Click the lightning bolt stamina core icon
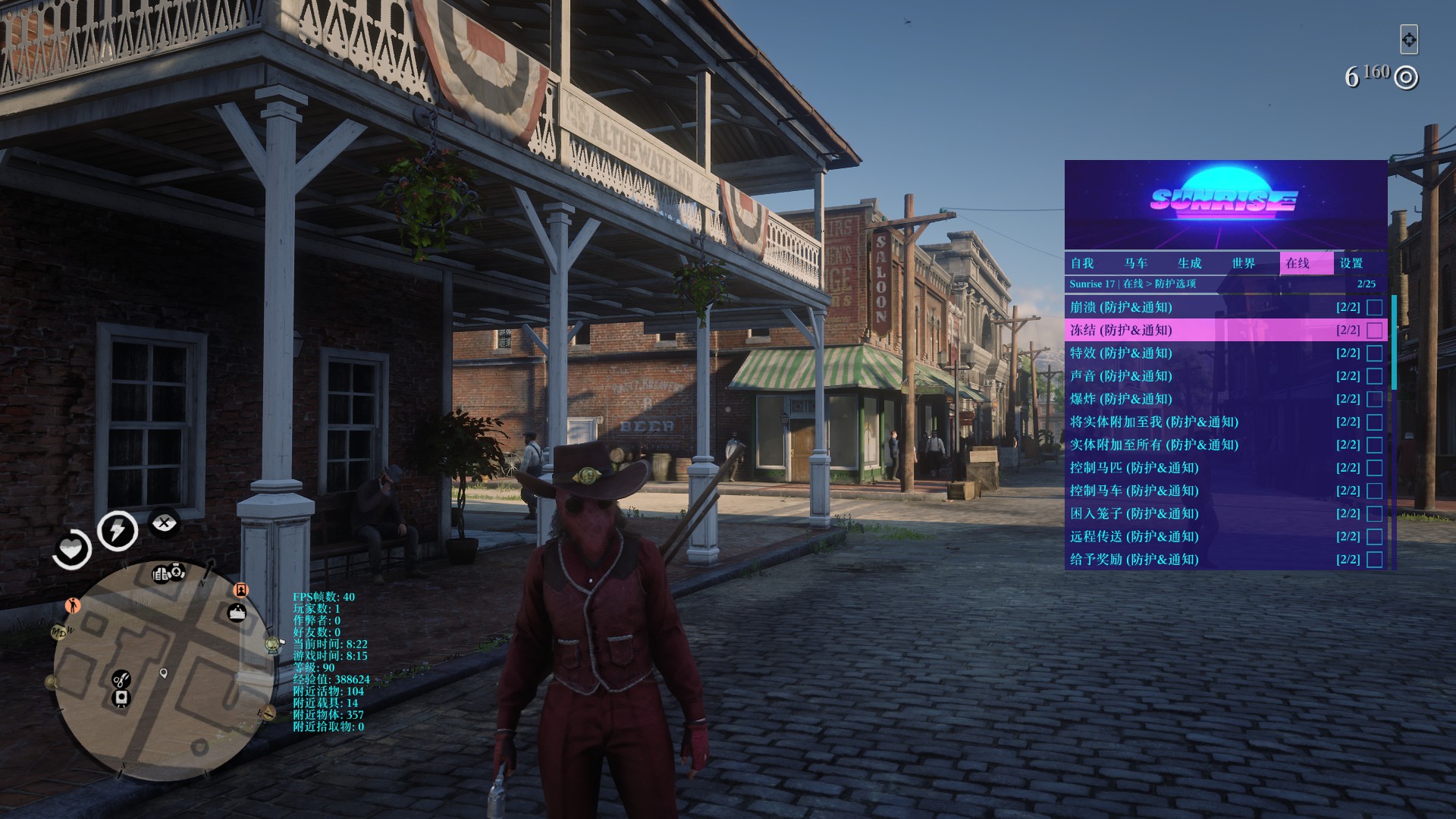Image resolution: width=1456 pixels, height=819 pixels. [x=117, y=530]
